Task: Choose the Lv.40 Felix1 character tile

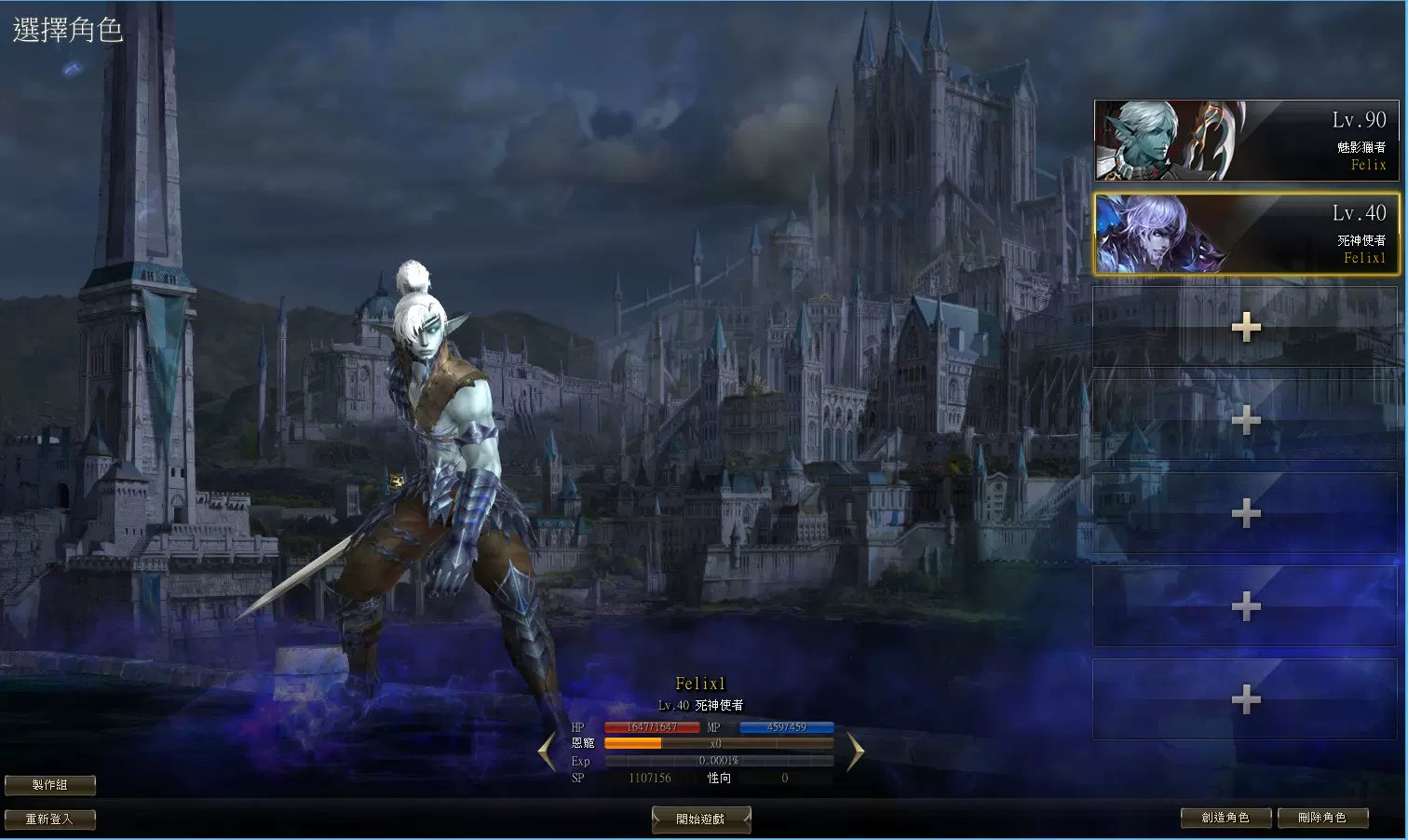Action: (x=1245, y=234)
